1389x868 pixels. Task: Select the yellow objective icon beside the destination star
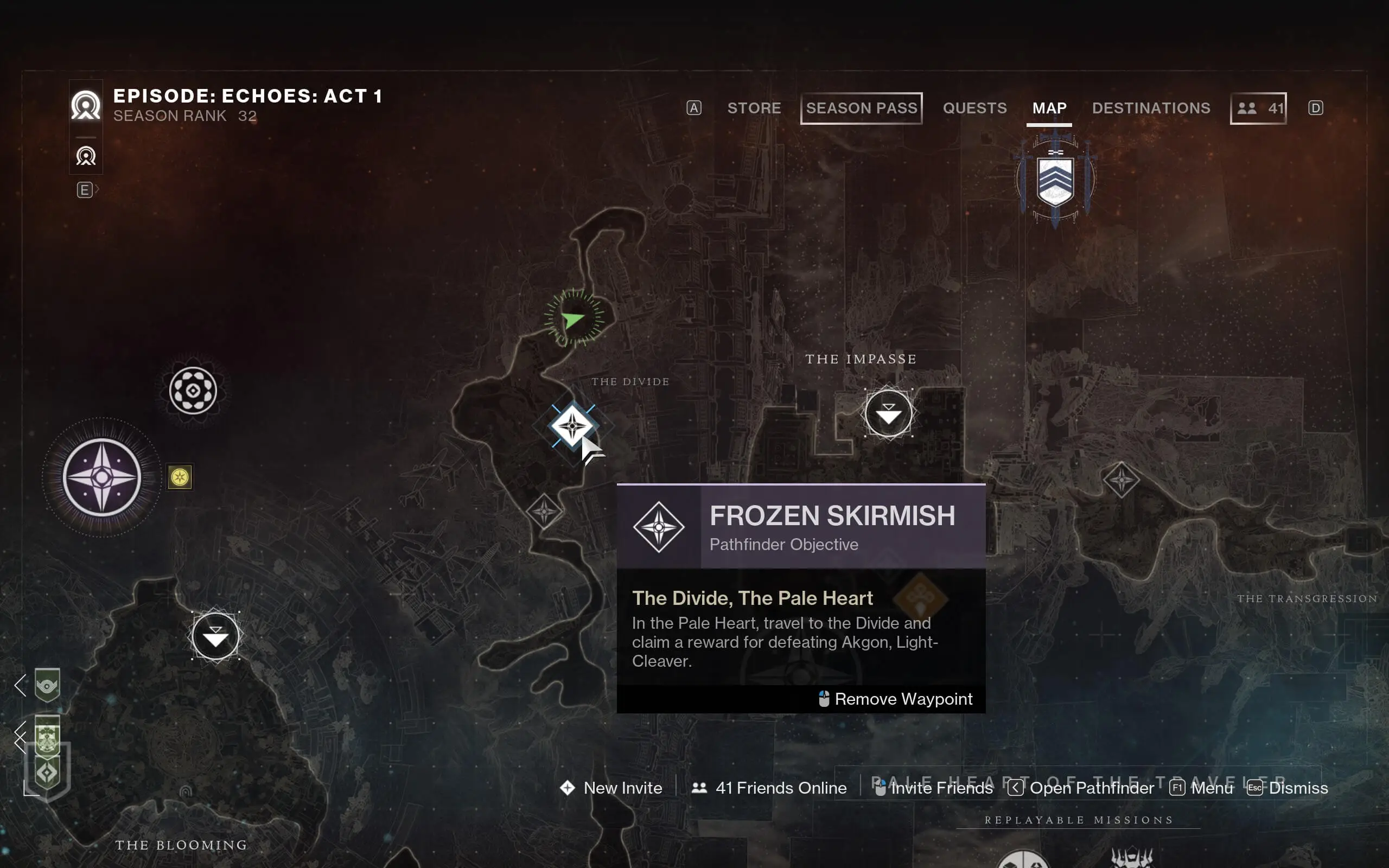tap(181, 478)
